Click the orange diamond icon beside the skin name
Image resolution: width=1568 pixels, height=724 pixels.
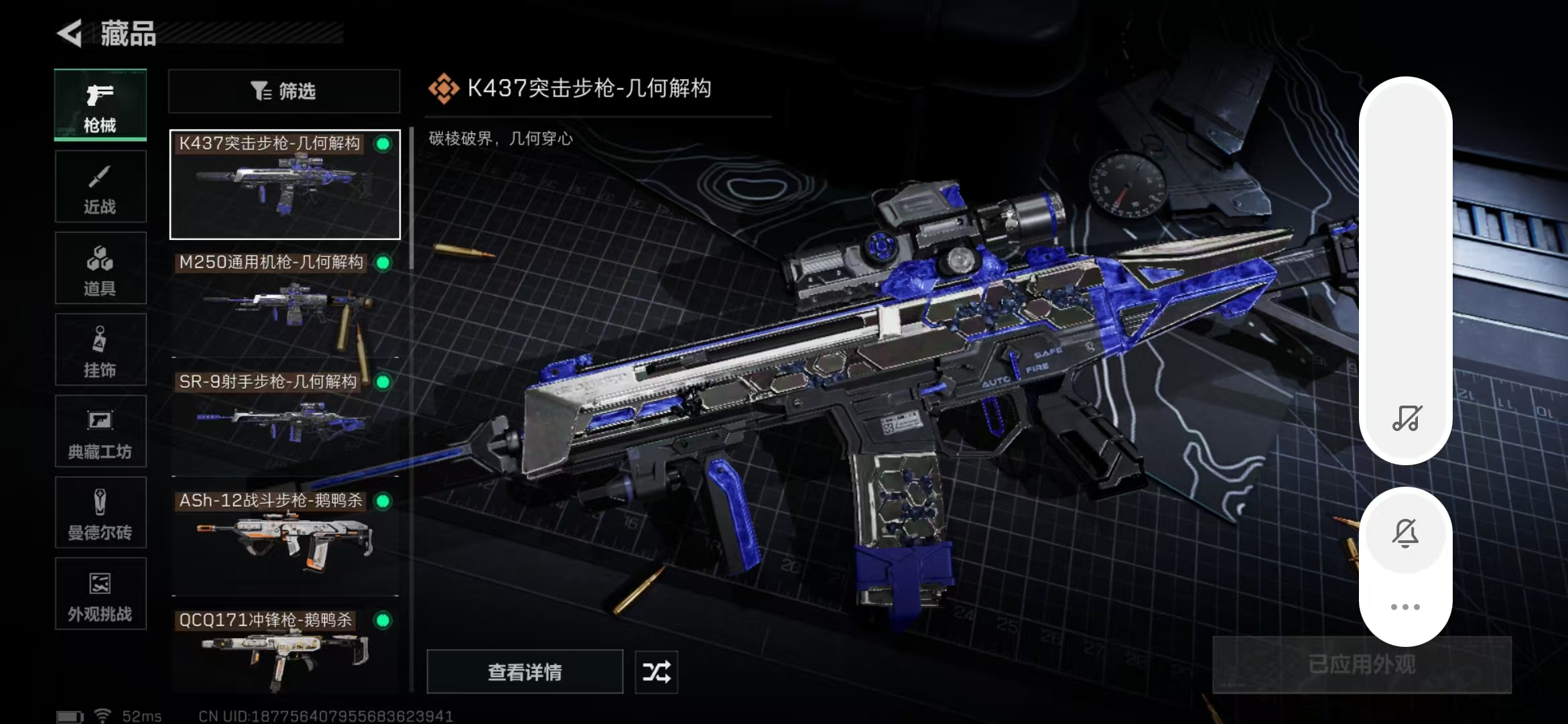pyautogui.click(x=444, y=87)
